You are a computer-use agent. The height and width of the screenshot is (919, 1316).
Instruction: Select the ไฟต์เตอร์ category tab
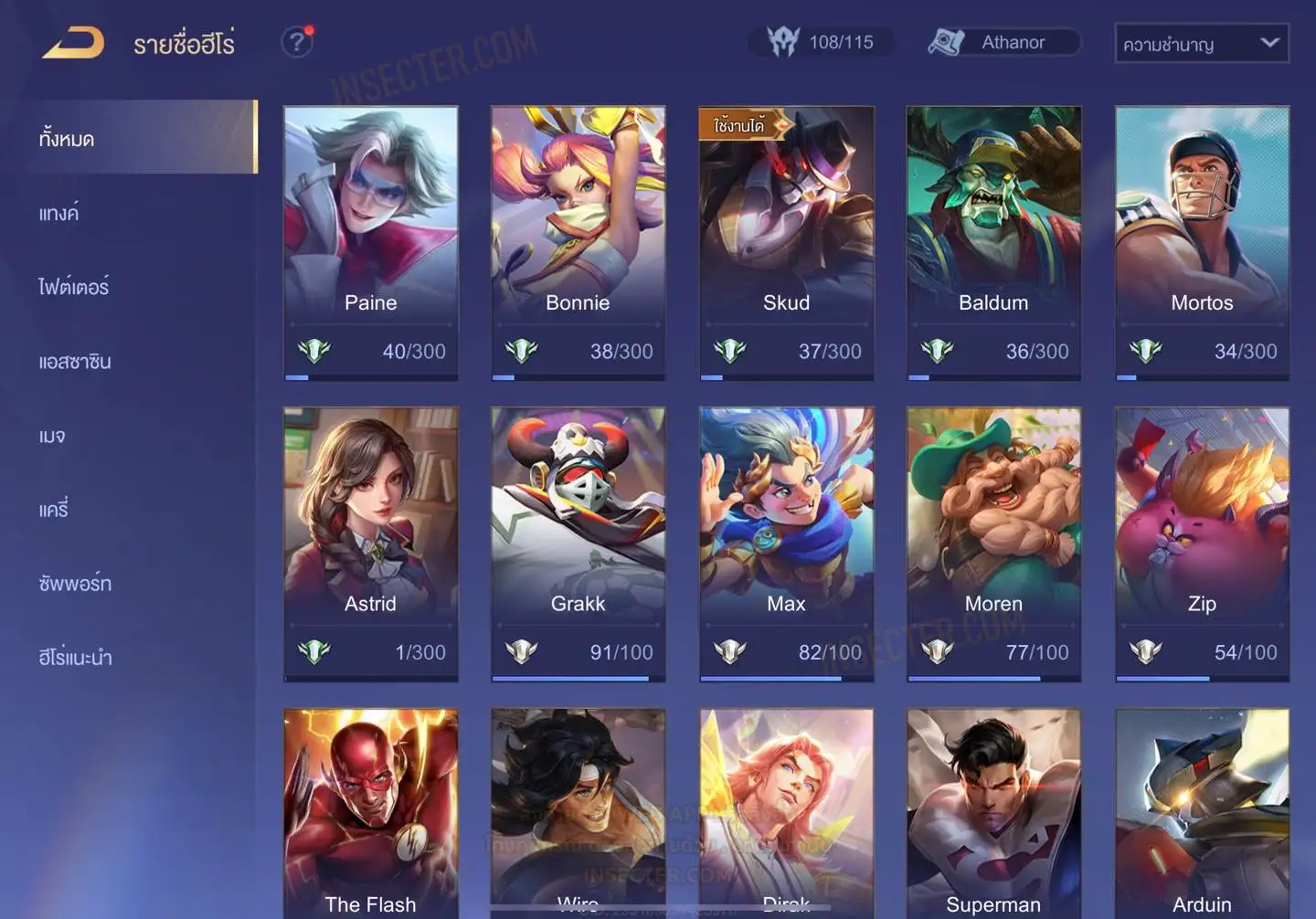coord(74,287)
